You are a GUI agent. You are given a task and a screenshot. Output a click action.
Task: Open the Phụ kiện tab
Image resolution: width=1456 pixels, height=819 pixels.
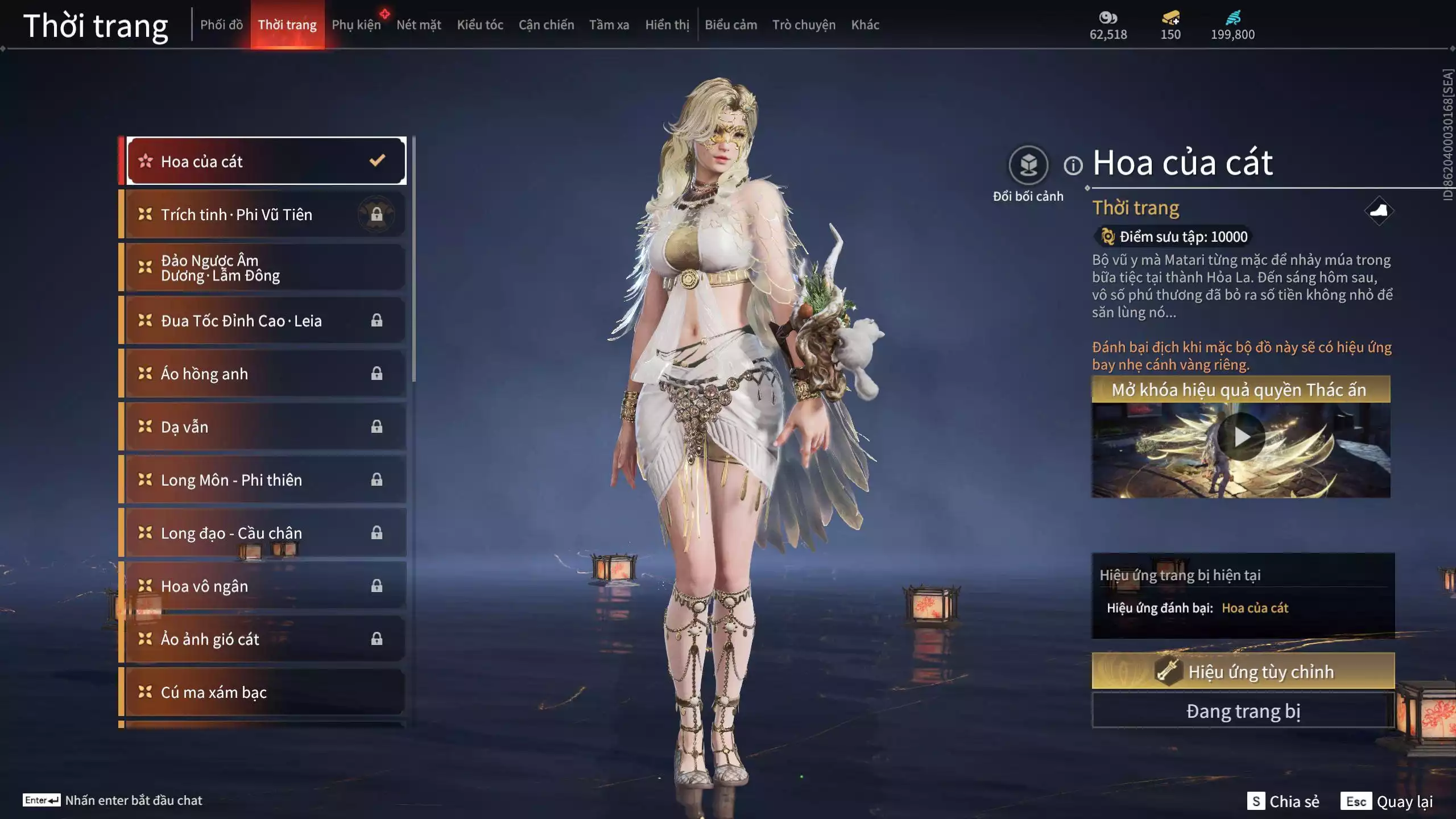click(x=356, y=25)
